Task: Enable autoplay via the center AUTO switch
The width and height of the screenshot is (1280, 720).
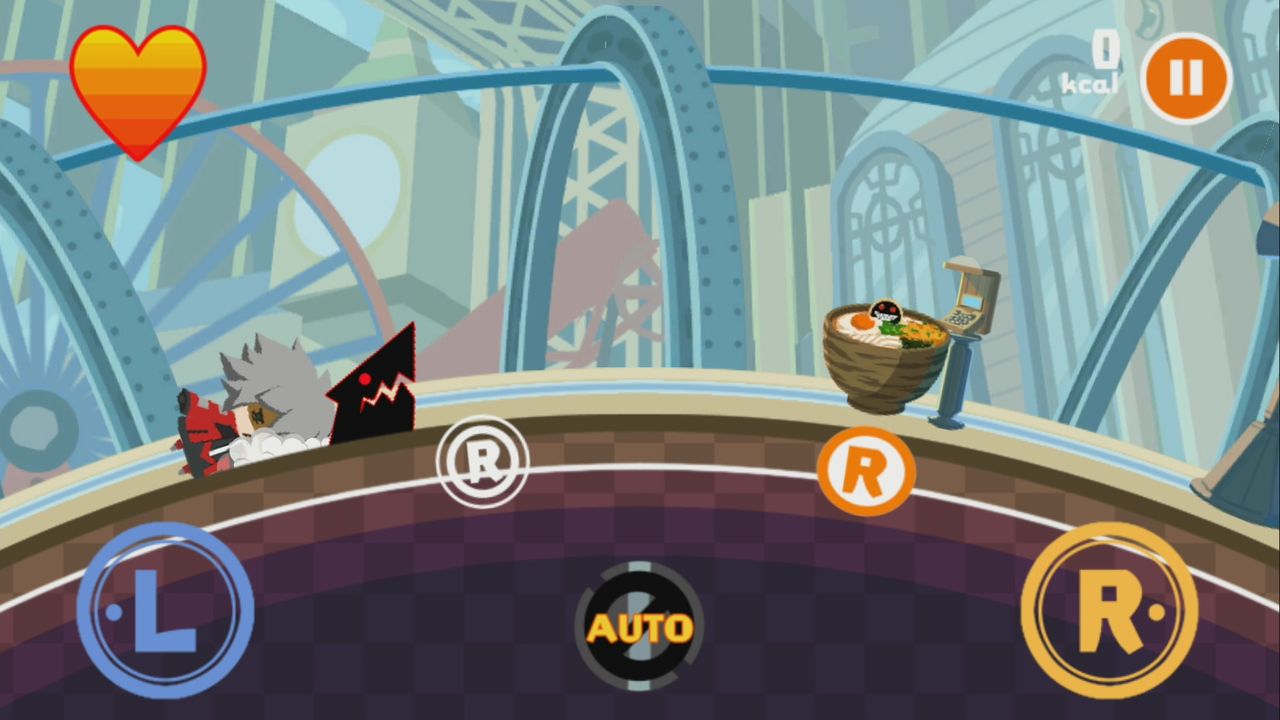Action: click(x=640, y=625)
